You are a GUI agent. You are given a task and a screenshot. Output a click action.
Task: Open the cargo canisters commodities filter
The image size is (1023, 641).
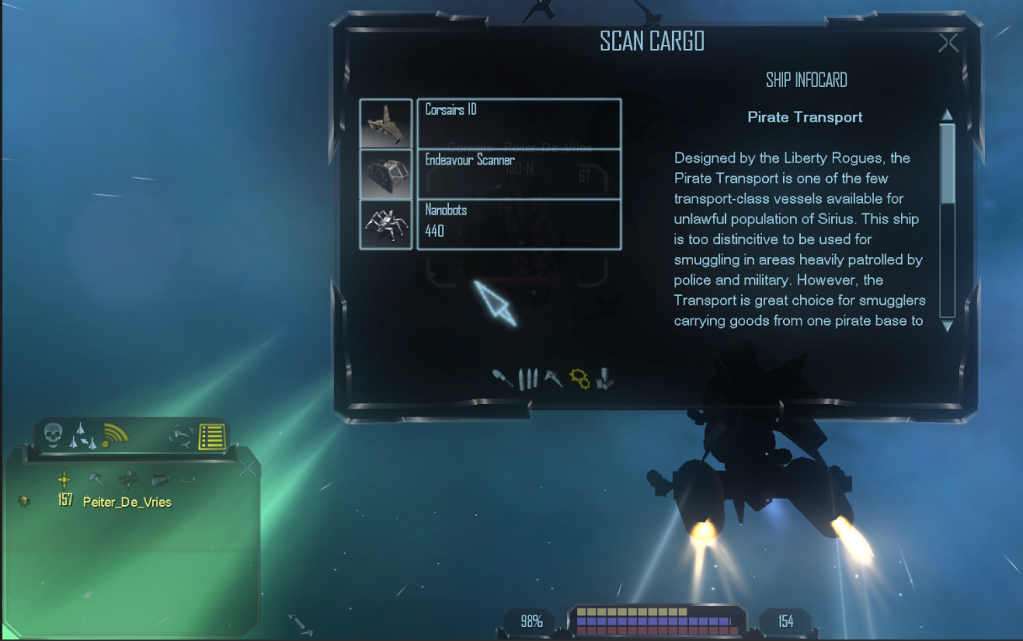pos(604,378)
